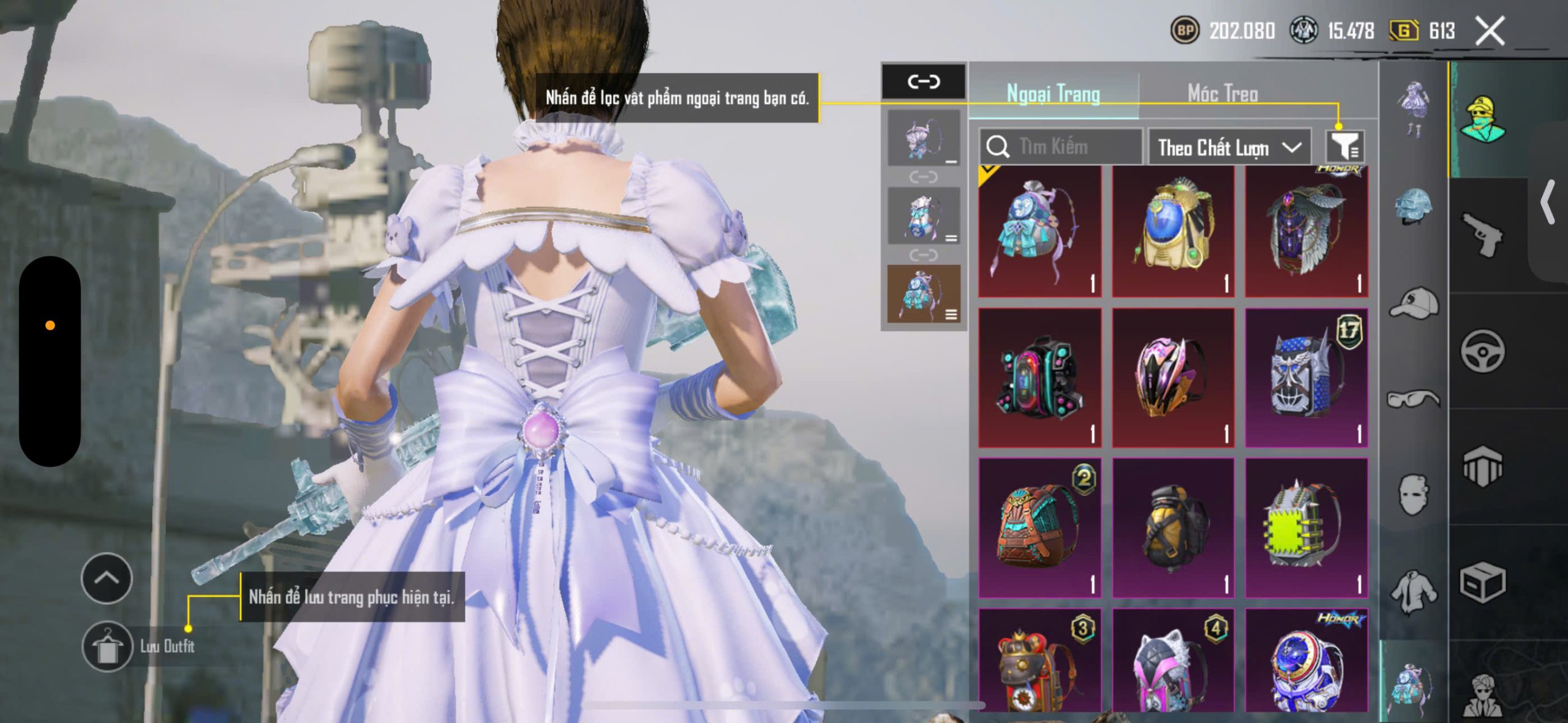Save current outfit with Lưu Outfit
1568x723 pixels.
tap(108, 646)
